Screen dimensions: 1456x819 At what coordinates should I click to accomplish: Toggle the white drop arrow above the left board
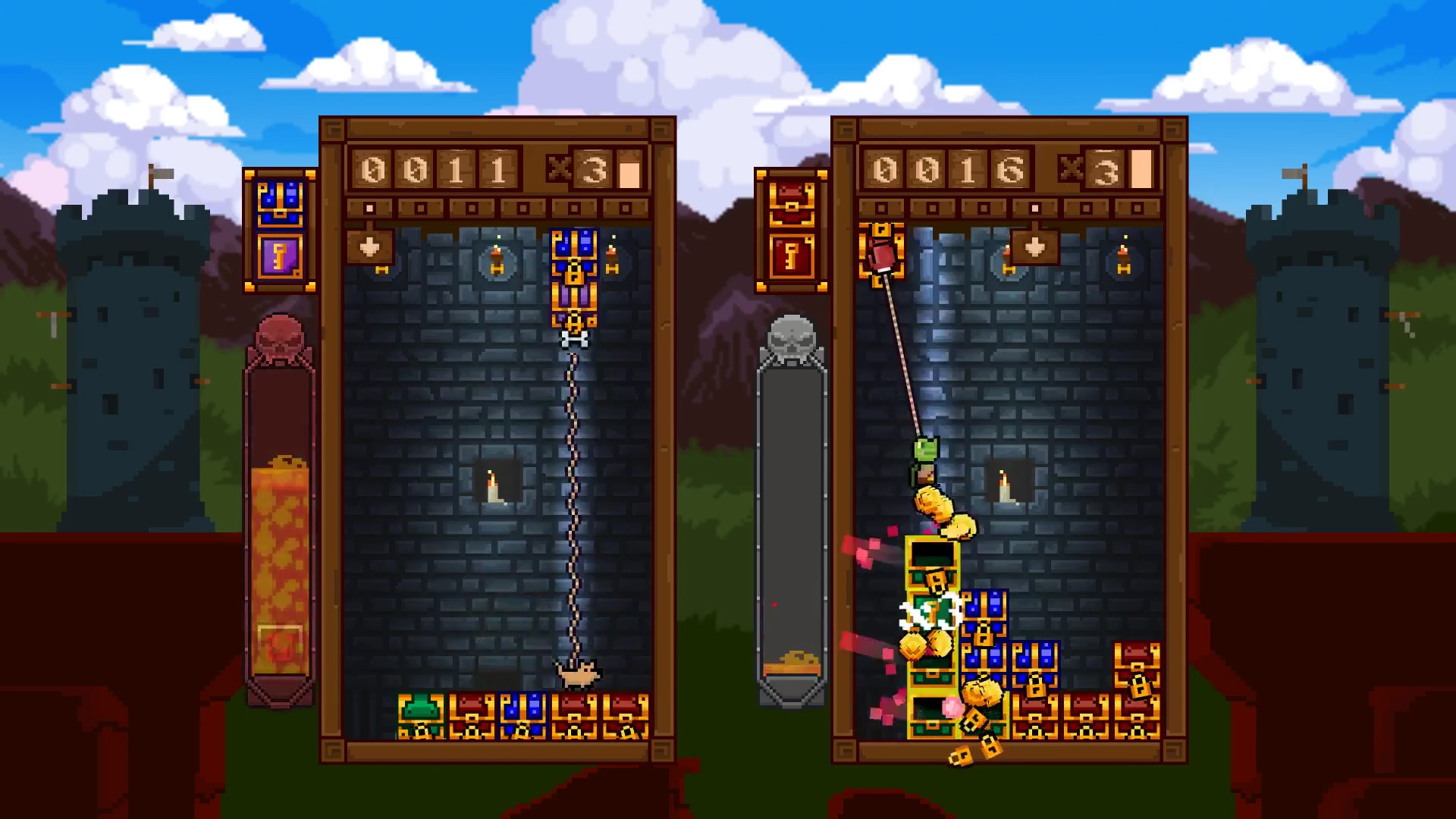coord(369,246)
